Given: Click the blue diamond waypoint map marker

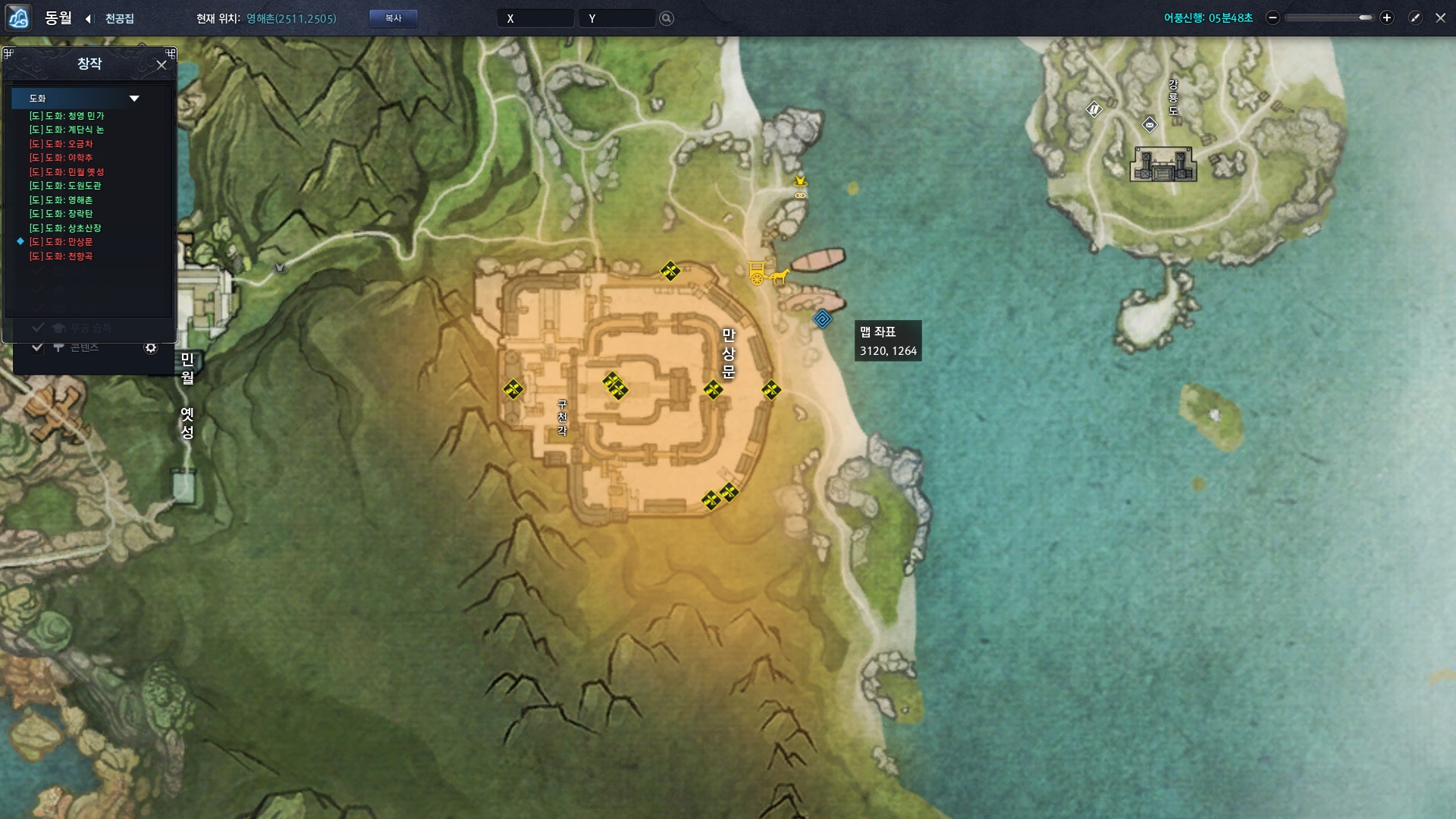Looking at the screenshot, I should [x=822, y=319].
